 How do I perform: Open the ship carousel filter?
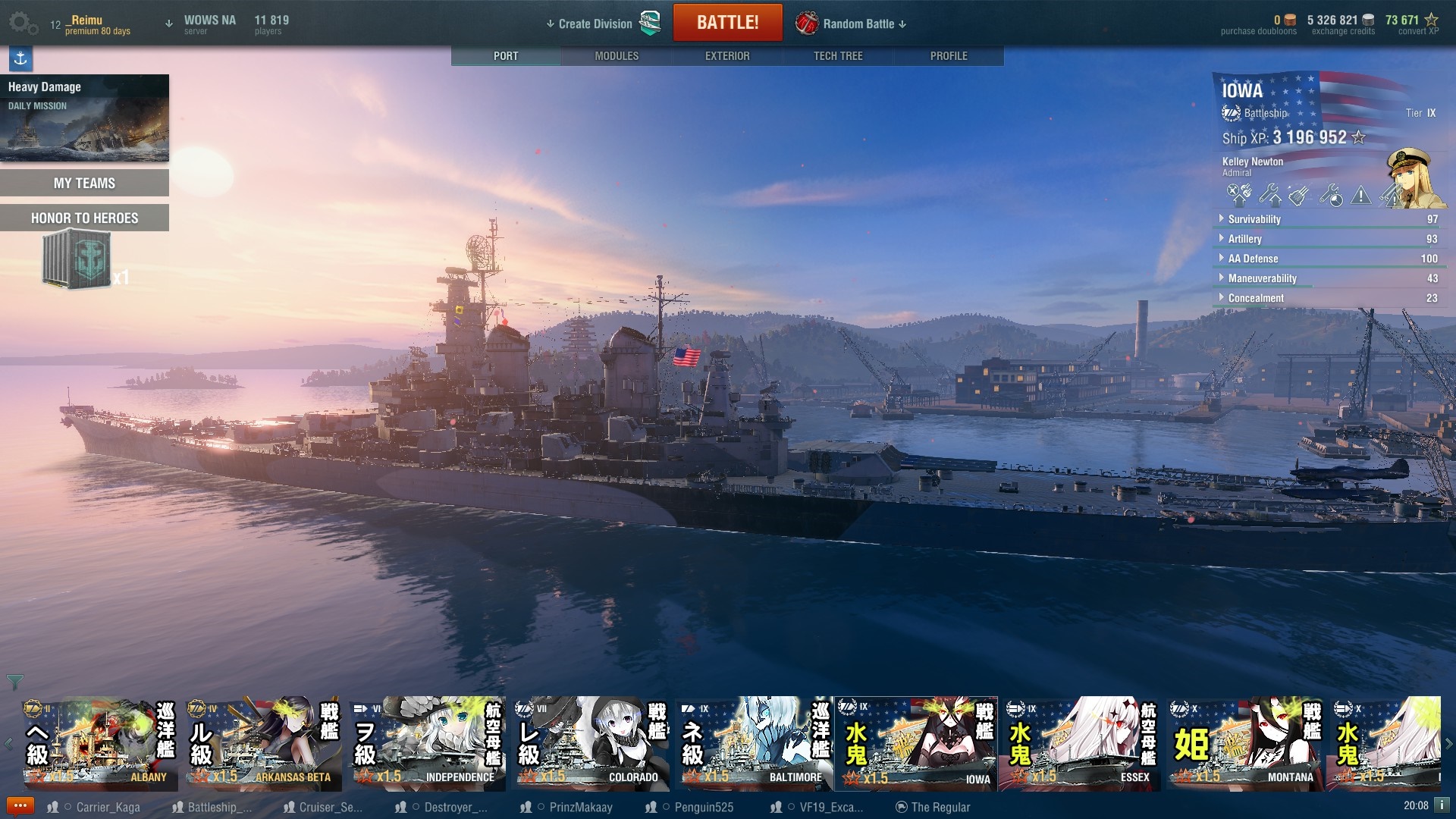coord(14,682)
